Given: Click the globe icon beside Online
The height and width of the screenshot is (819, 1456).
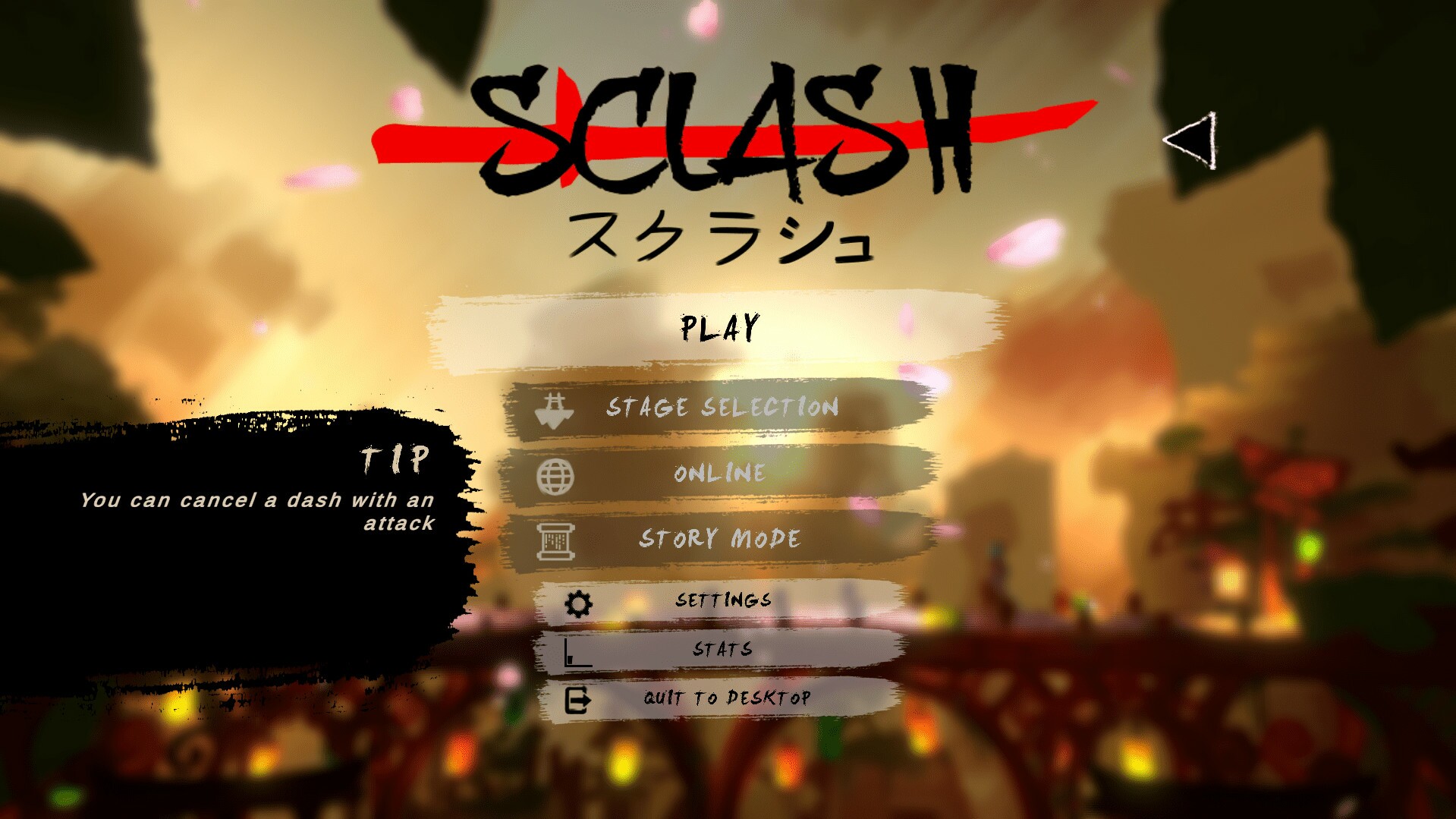Looking at the screenshot, I should [556, 474].
